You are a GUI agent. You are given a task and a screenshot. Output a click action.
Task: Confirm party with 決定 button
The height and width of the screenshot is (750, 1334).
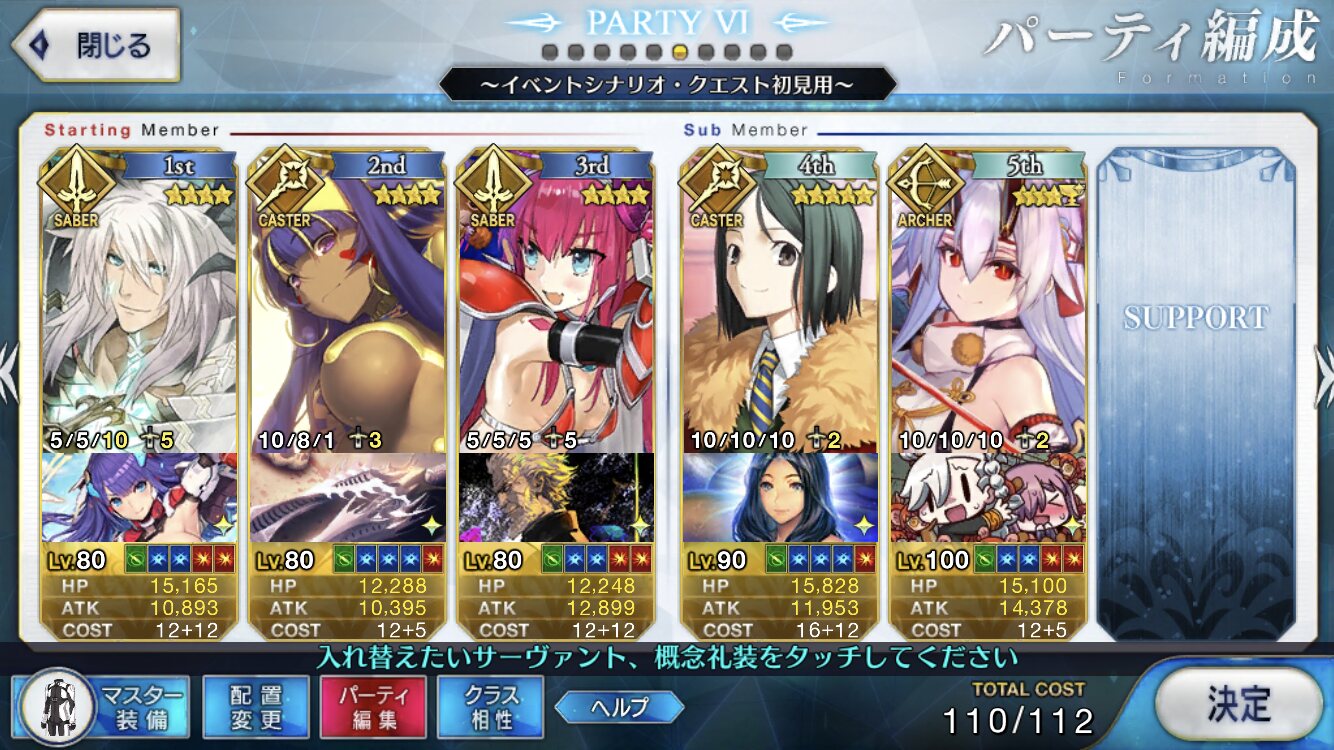pos(1238,704)
